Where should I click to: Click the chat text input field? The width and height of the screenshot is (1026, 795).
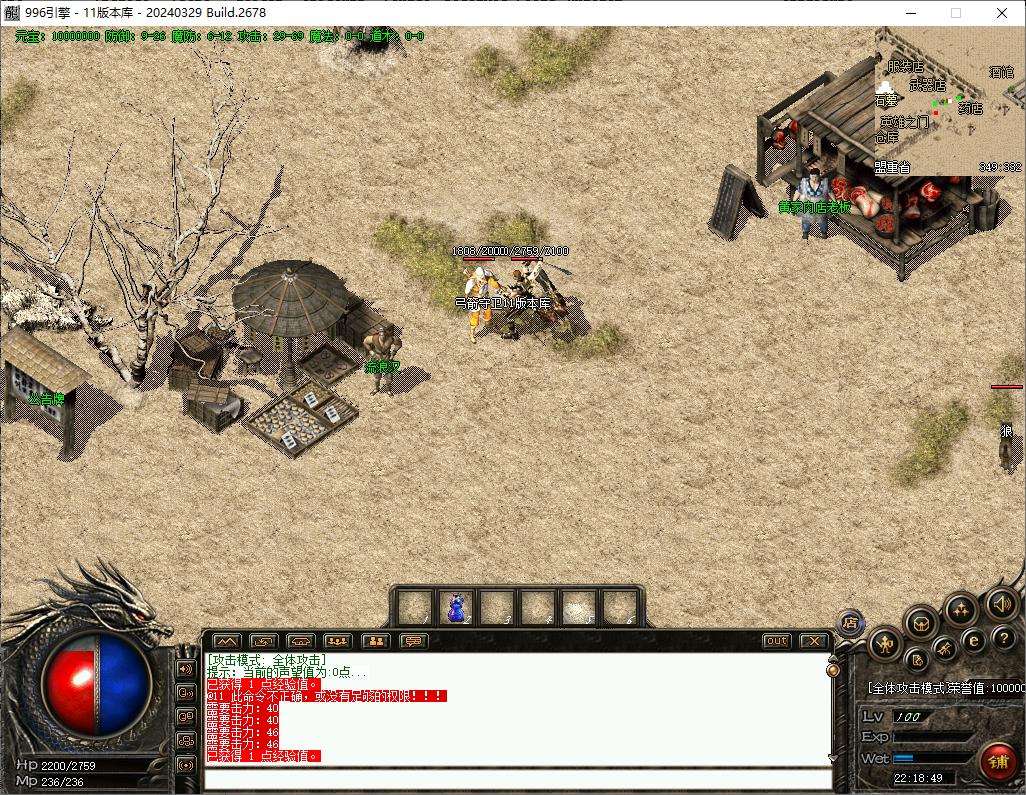pos(517,778)
